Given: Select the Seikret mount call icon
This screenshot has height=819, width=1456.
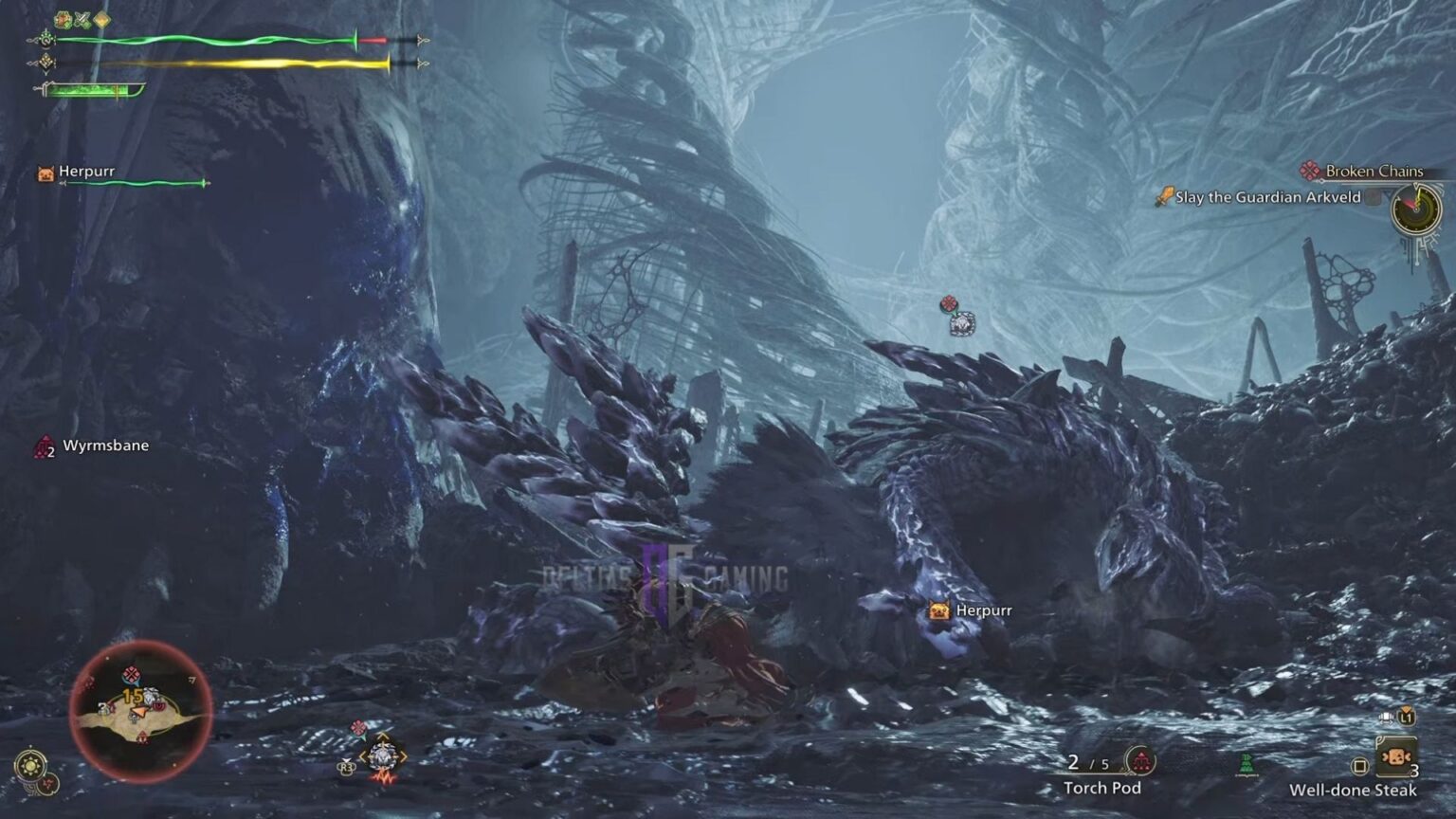Looking at the screenshot, I should click(x=382, y=755).
